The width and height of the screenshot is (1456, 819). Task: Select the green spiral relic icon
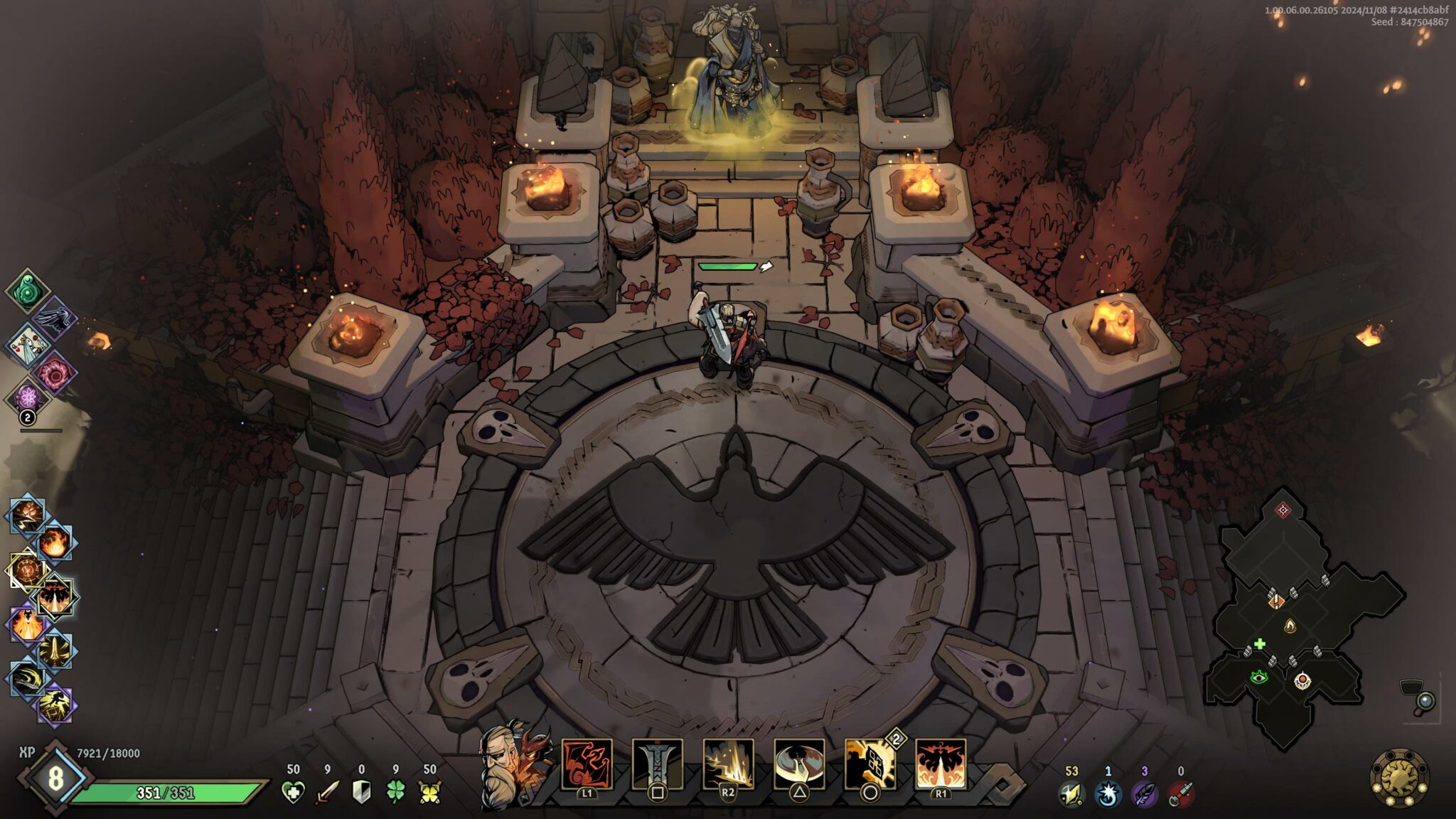(x=28, y=291)
